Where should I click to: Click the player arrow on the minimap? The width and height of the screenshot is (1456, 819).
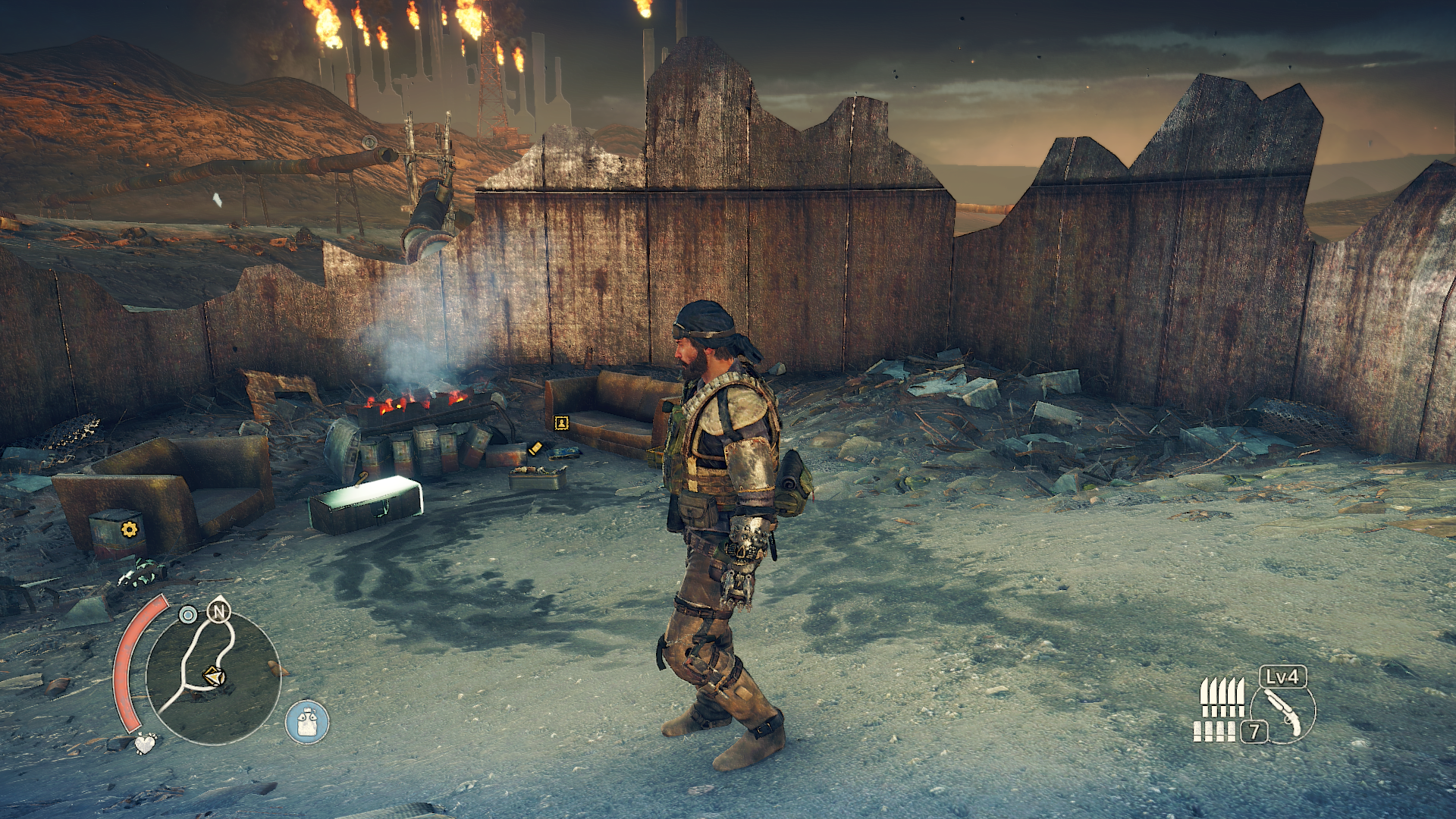[214, 675]
